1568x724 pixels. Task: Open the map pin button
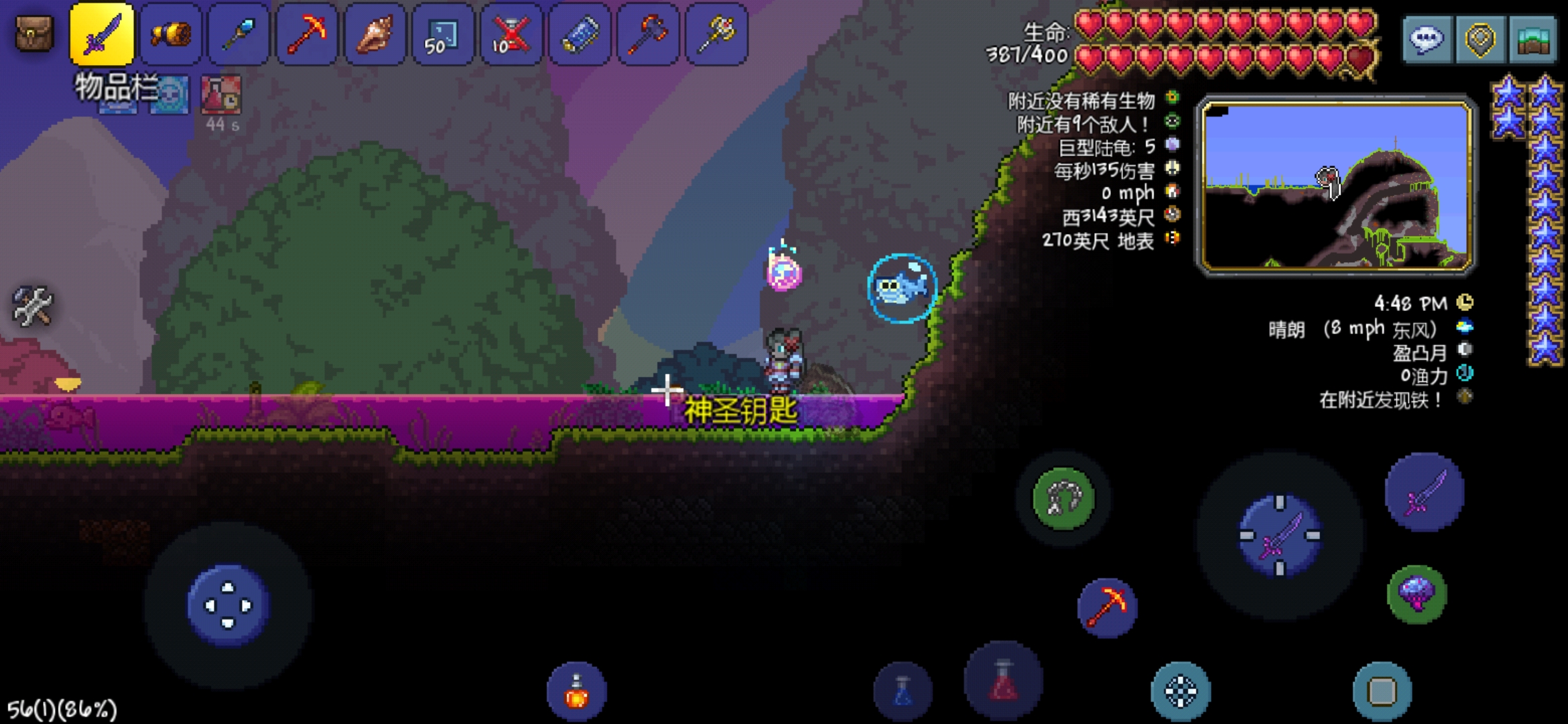click(1480, 40)
